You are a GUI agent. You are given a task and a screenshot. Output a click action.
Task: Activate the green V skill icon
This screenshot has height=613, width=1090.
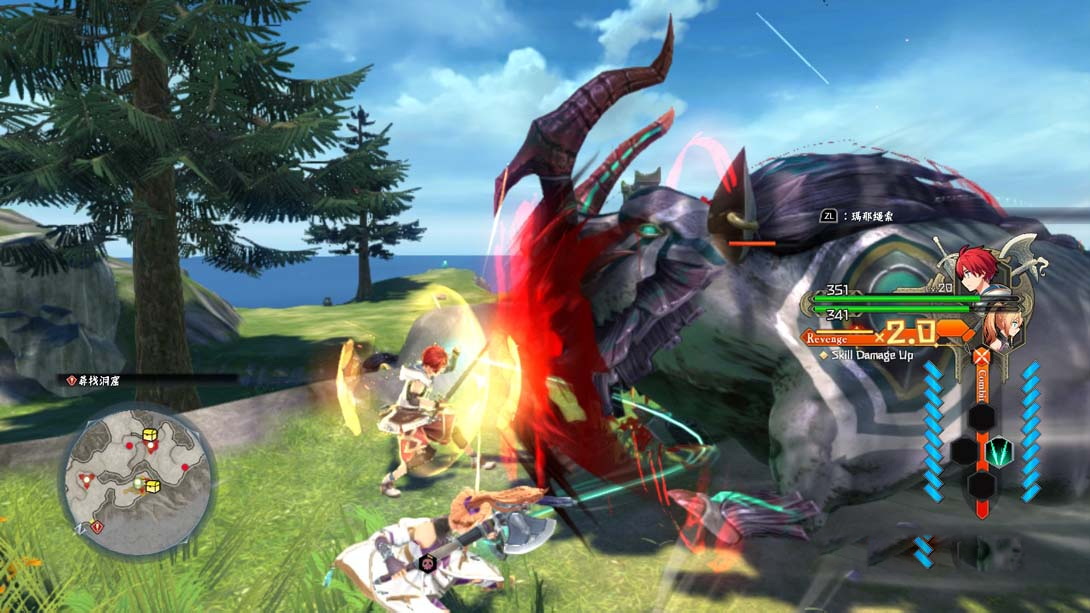[1000, 452]
